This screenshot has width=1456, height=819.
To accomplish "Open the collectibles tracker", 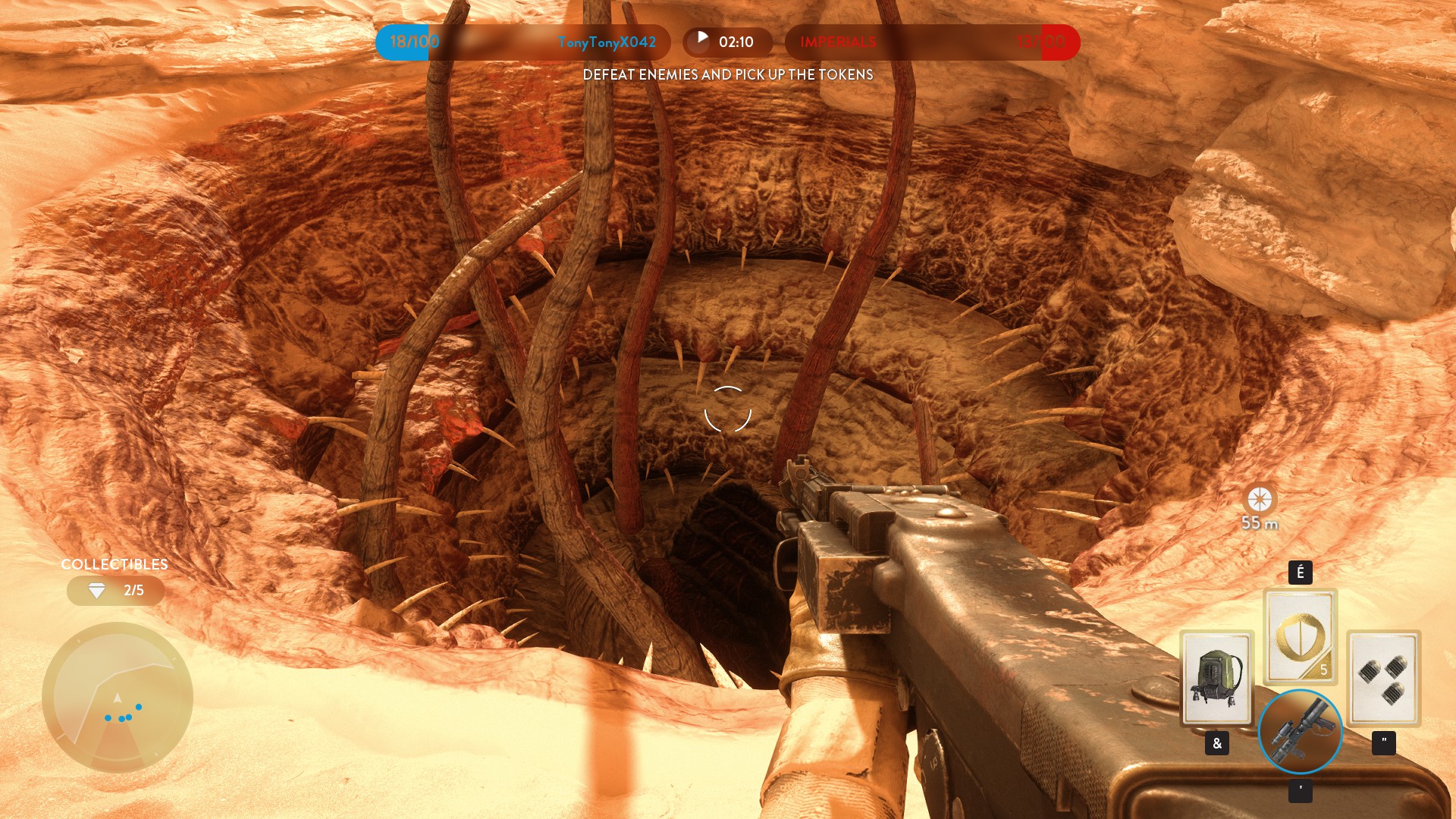I will coord(115,591).
